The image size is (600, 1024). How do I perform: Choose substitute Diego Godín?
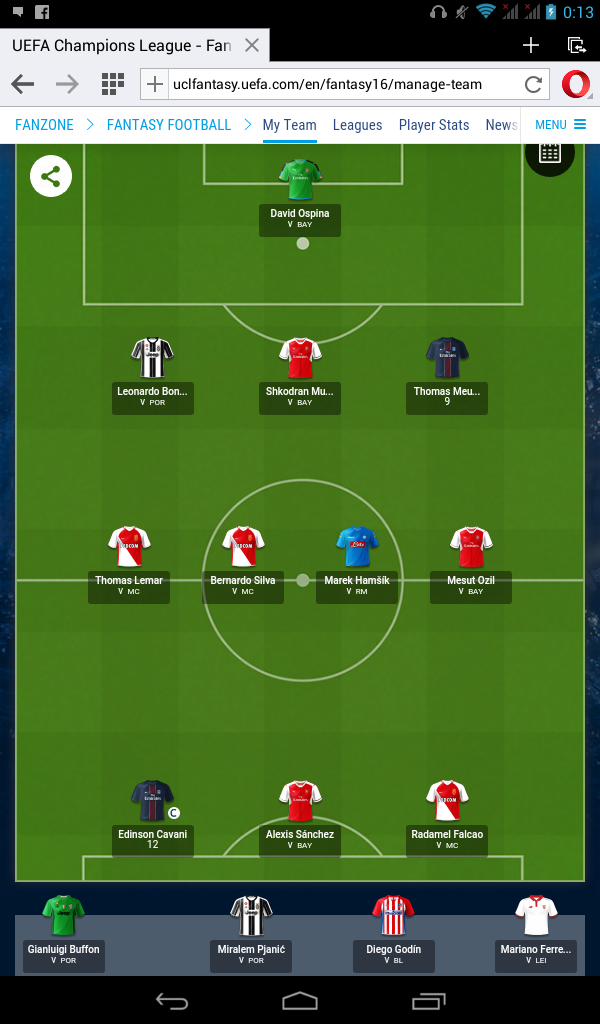coord(393,916)
